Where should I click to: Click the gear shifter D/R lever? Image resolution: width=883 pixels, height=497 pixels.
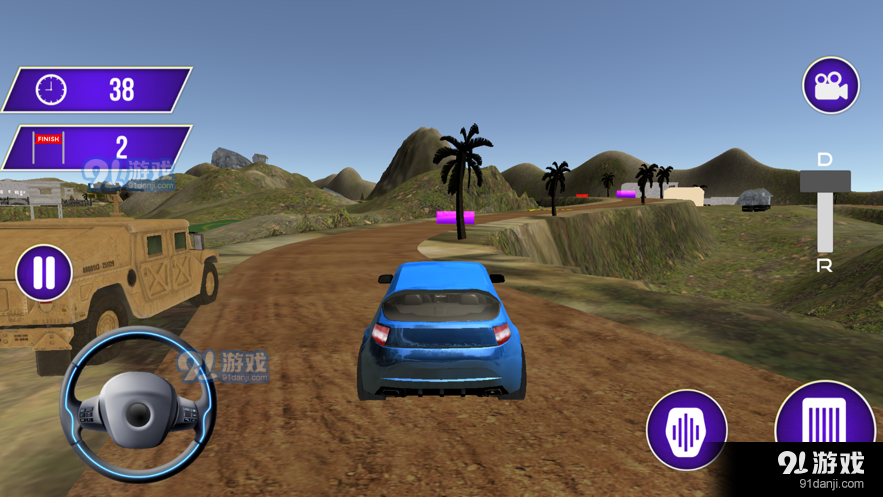click(x=825, y=183)
